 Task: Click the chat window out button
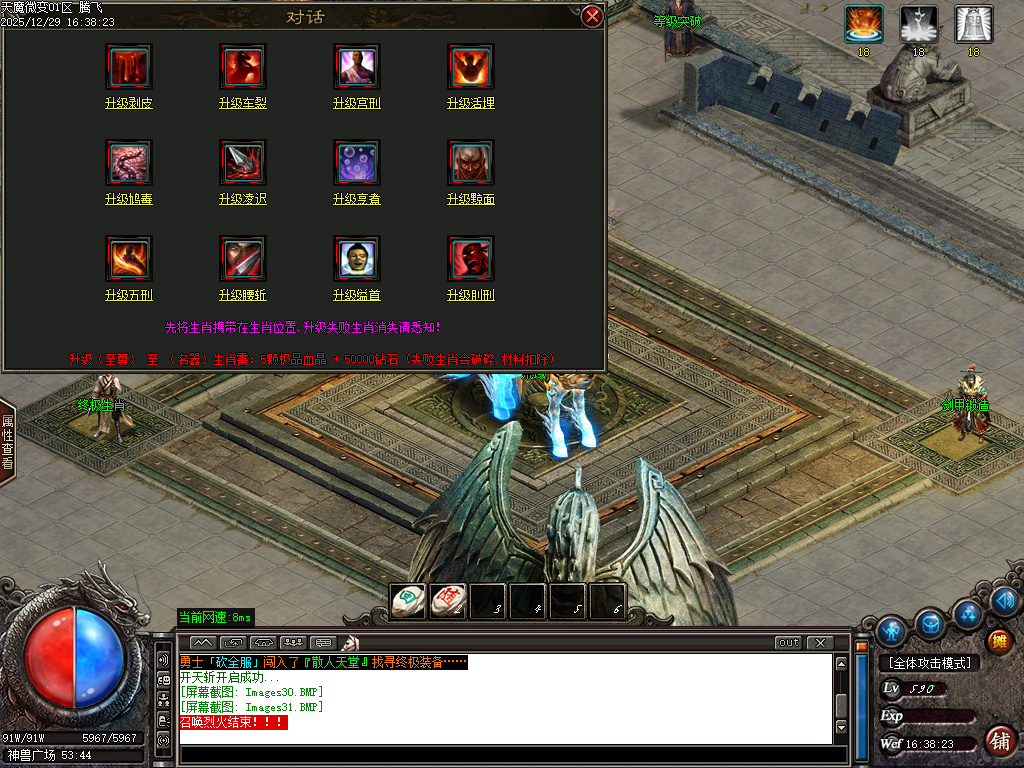coord(788,642)
